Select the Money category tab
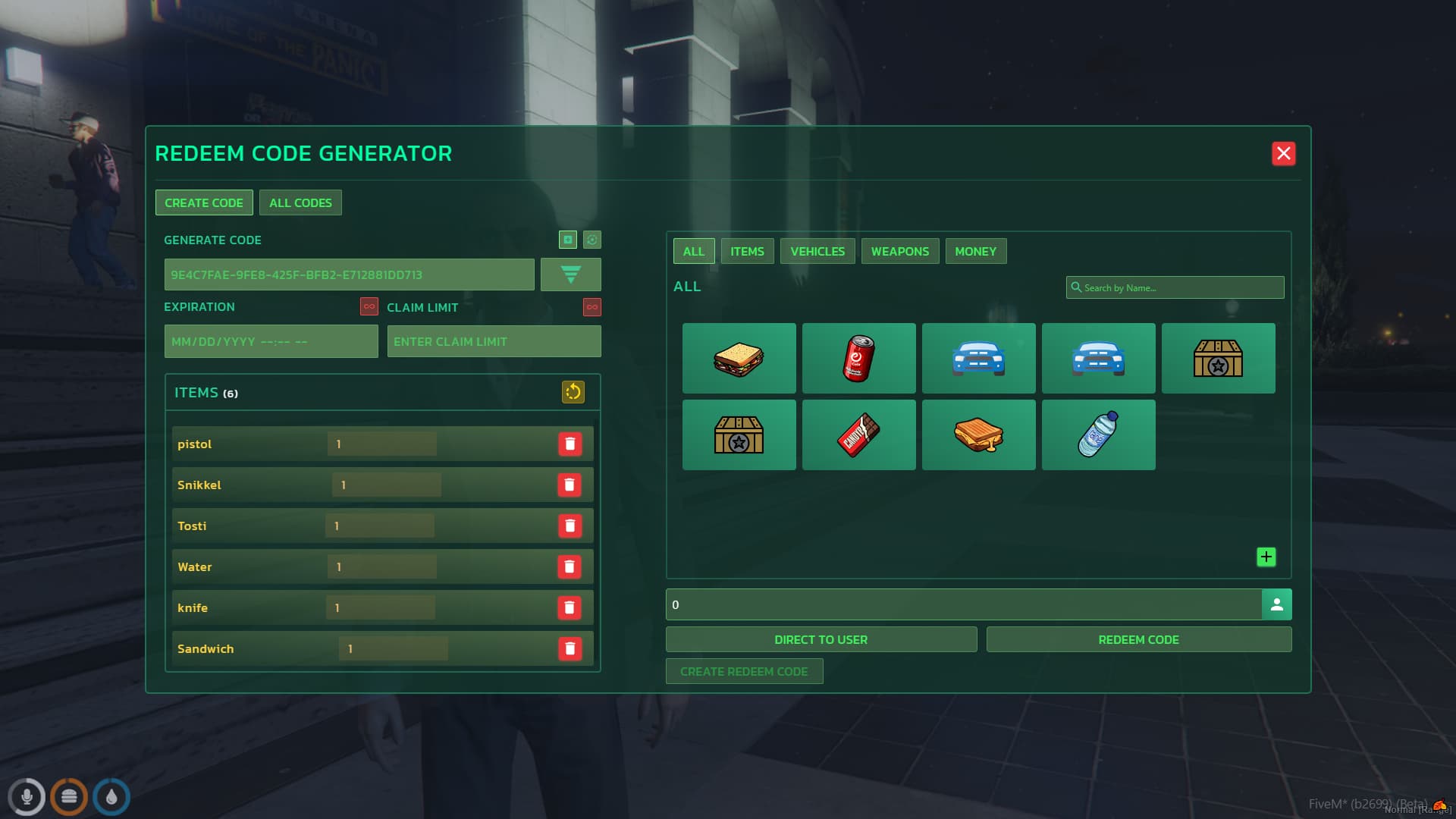The image size is (1456, 819). [x=975, y=252]
